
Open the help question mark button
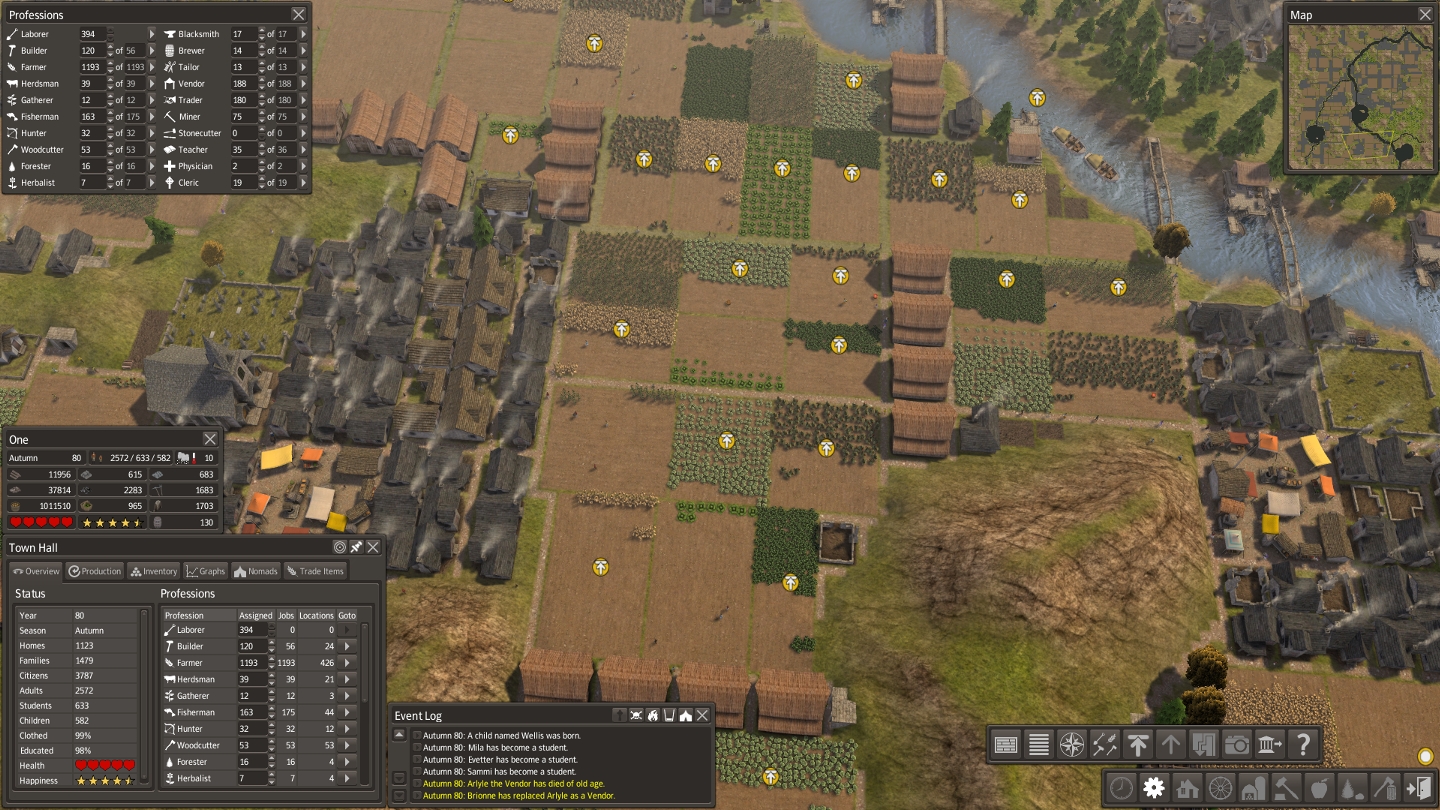[x=1303, y=744]
